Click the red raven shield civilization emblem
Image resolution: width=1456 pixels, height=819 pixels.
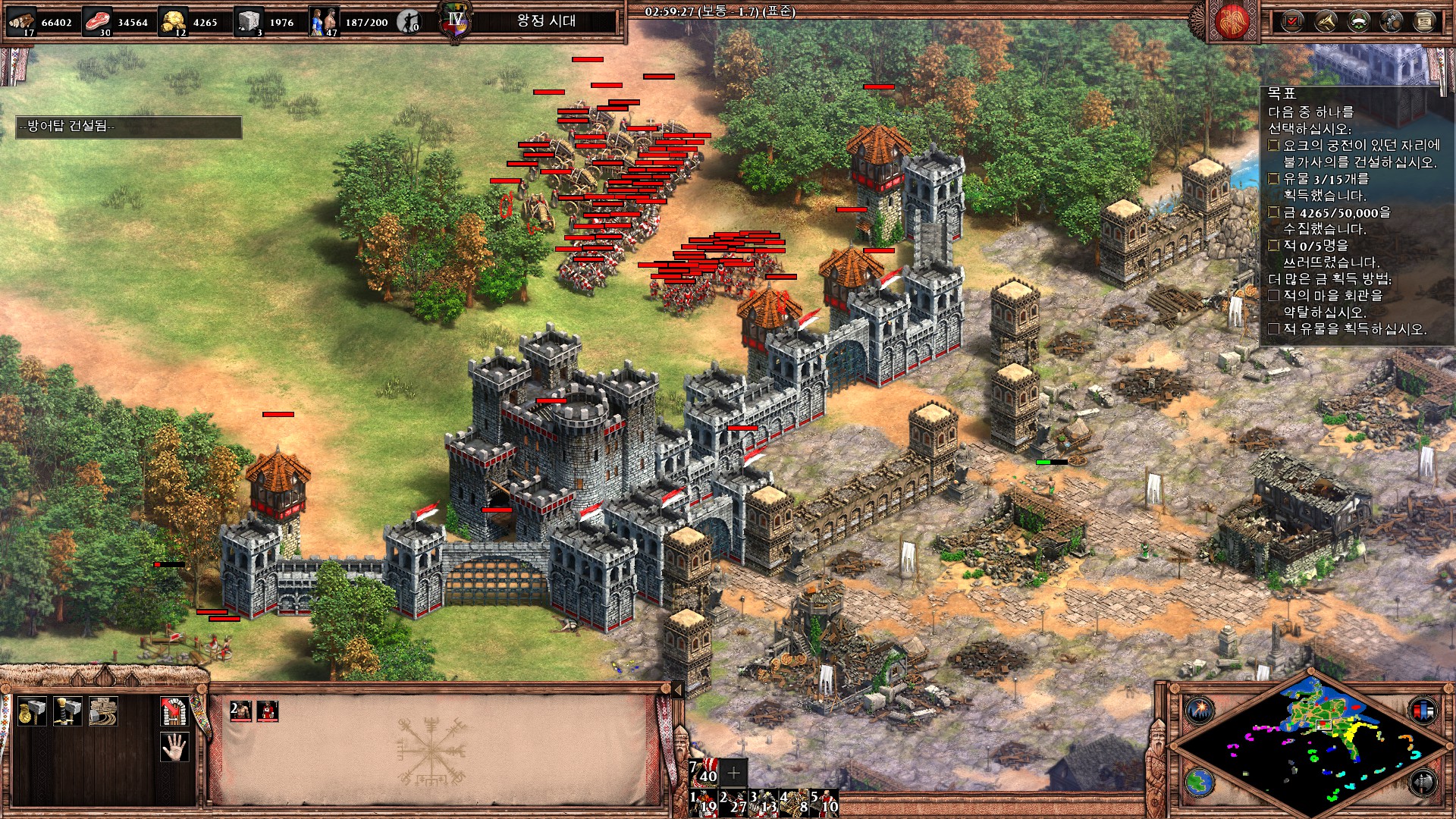tap(1232, 21)
